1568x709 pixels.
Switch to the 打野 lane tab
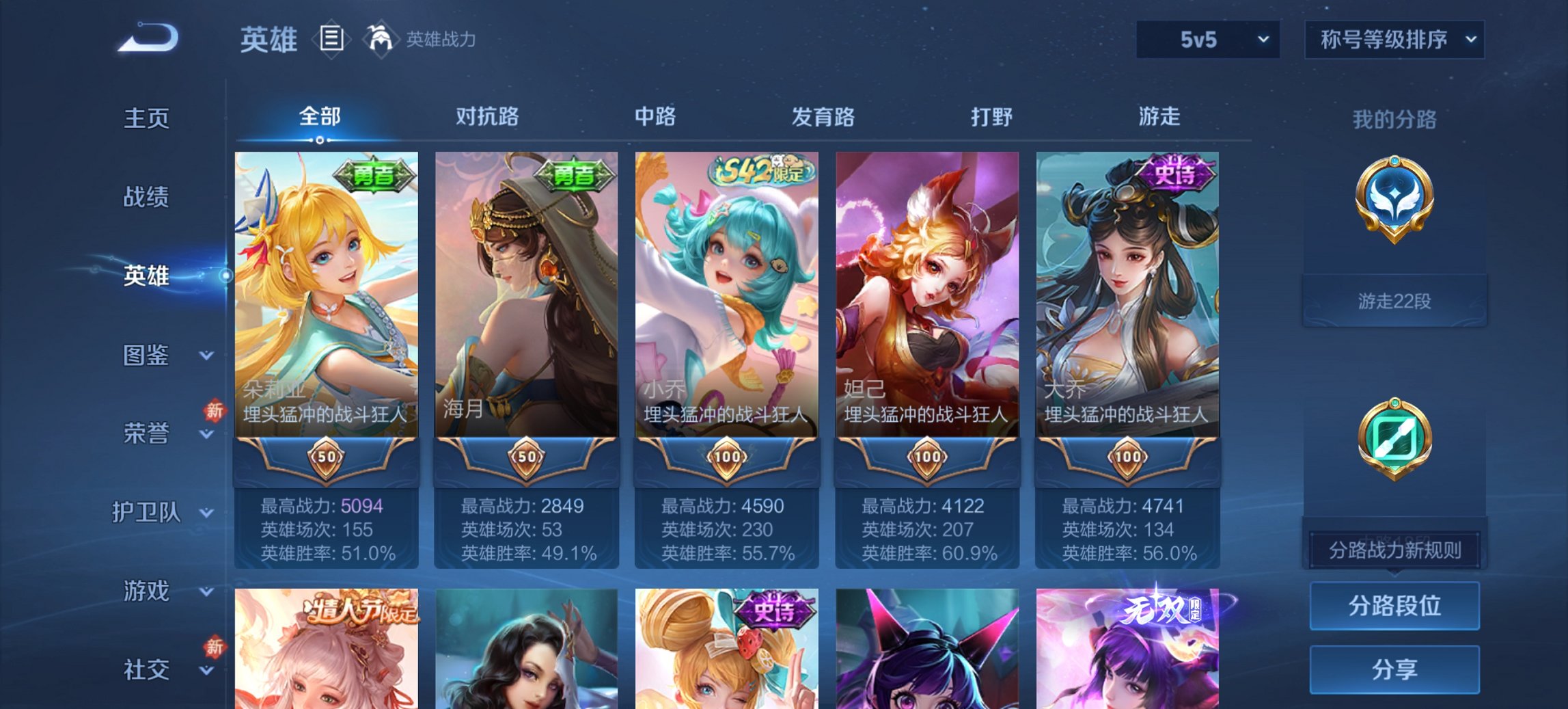coord(992,117)
